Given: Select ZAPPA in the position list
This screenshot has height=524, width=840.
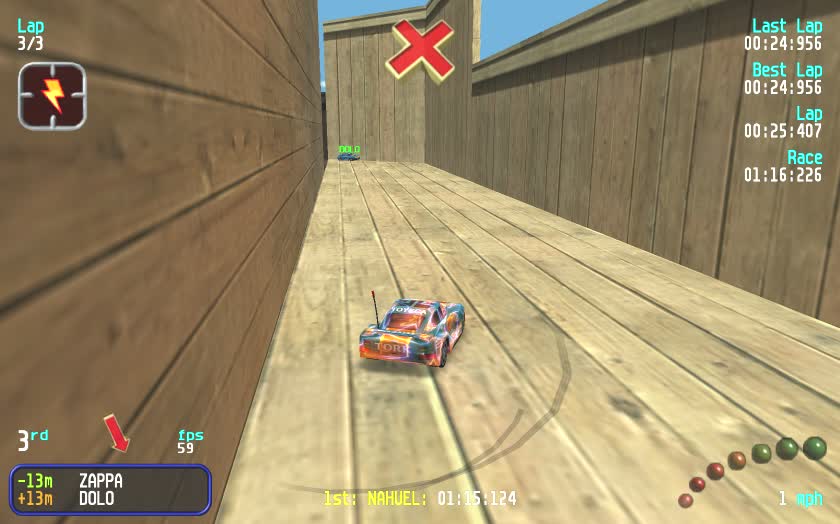Looking at the screenshot, I should (100, 481).
